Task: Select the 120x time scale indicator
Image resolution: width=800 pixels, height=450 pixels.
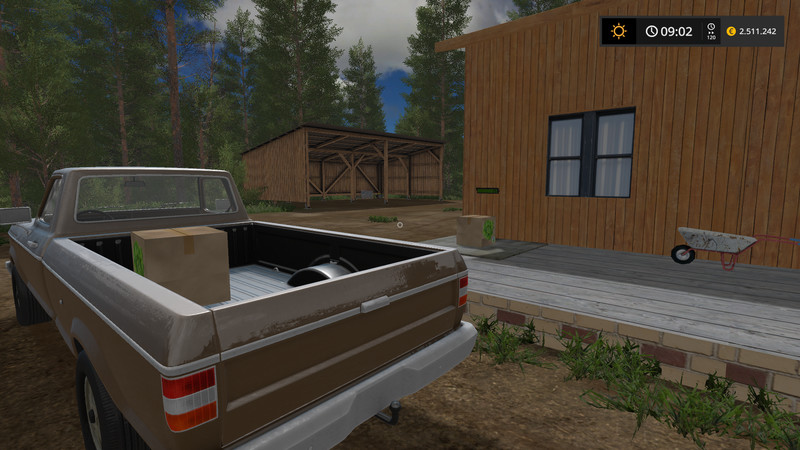Action: pos(711,31)
